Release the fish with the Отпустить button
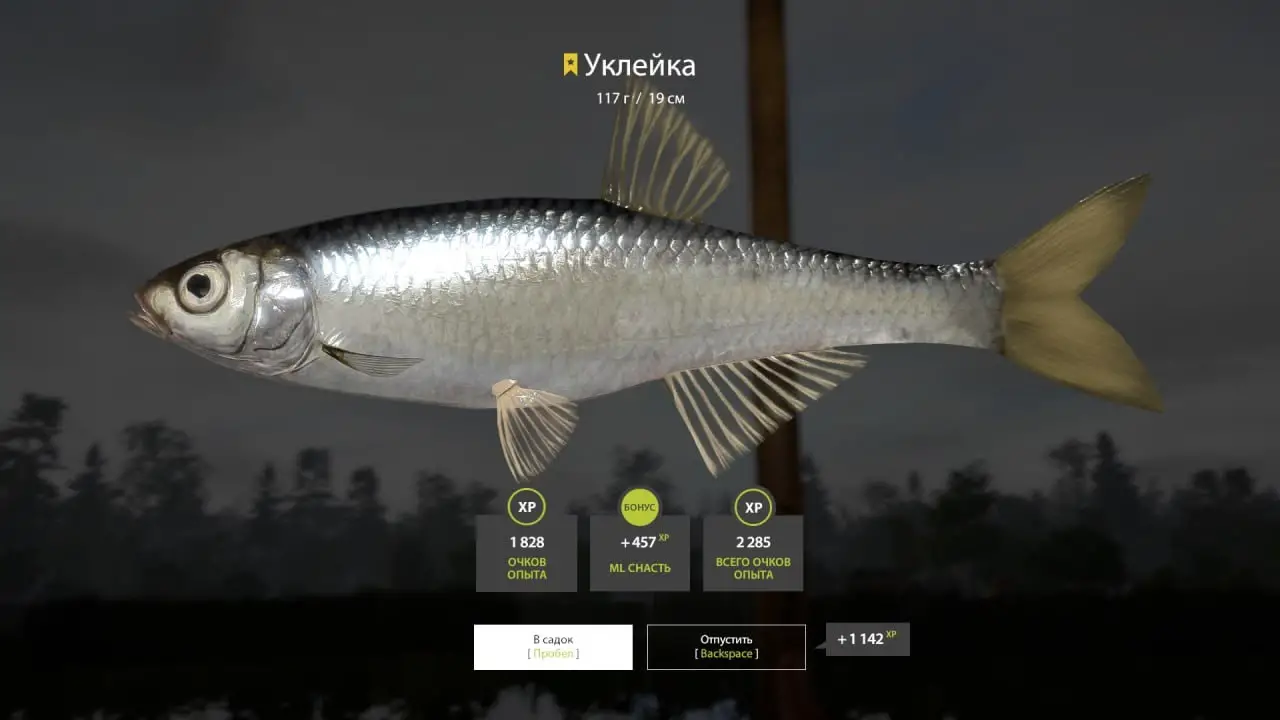 (x=726, y=647)
